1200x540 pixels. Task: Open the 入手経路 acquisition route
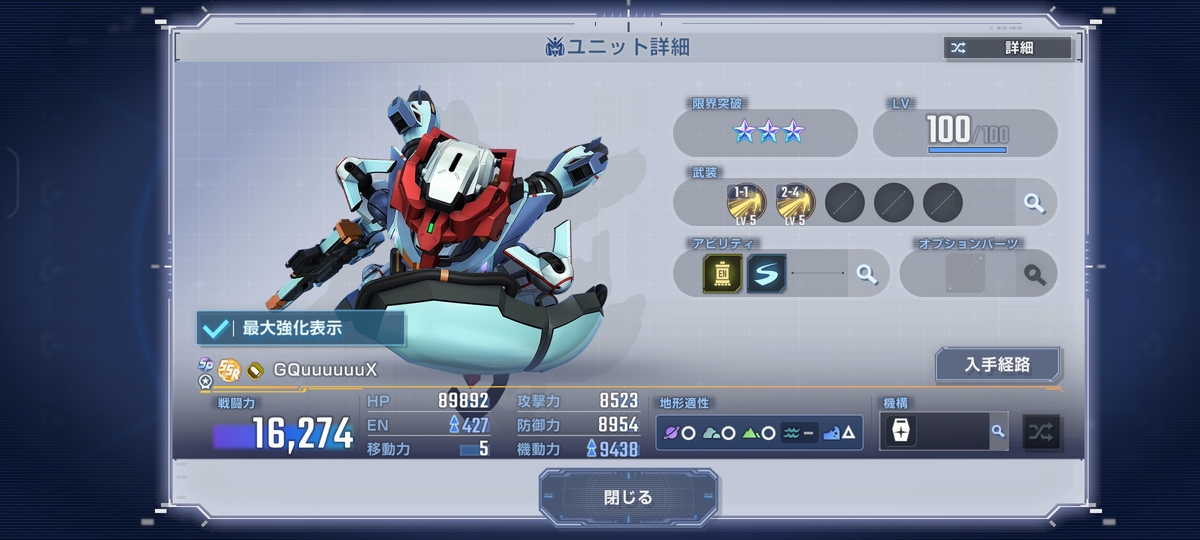click(997, 365)
